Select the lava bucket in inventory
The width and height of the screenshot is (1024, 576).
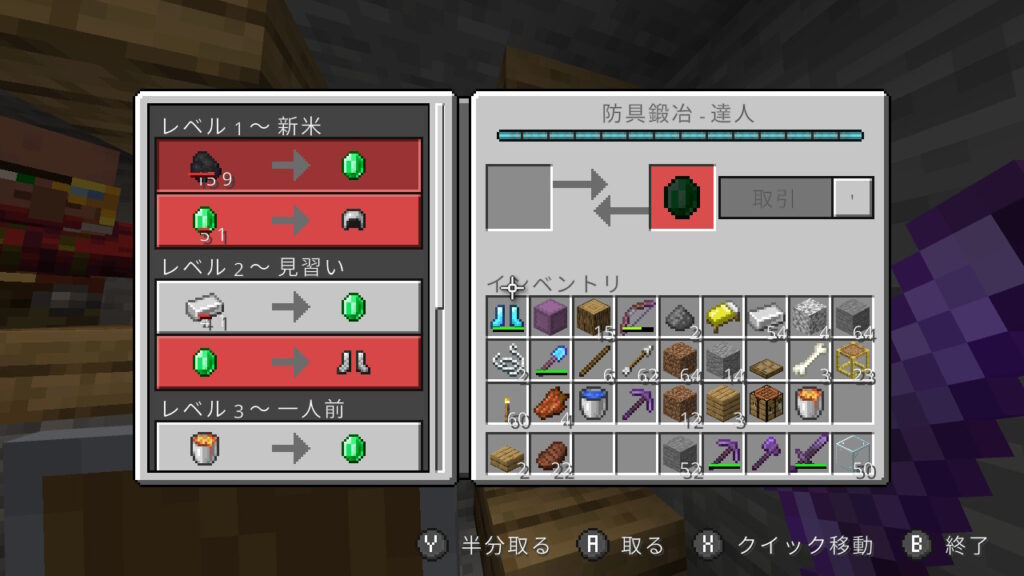tap(810, 403)
